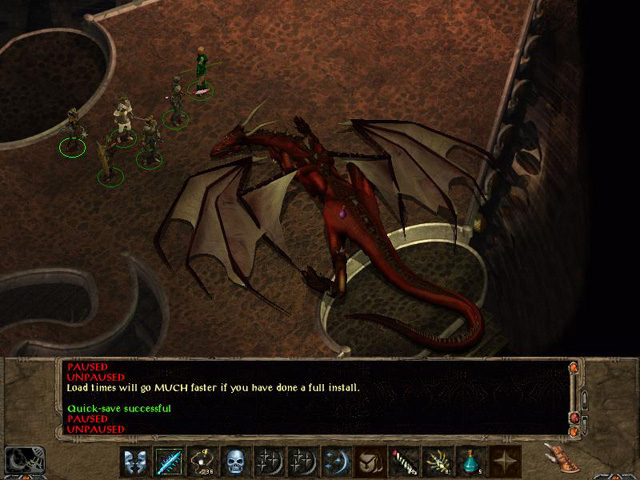Use the striped wand quick item
The height and width of the screenshot is (480, 640).
(403, 462)
